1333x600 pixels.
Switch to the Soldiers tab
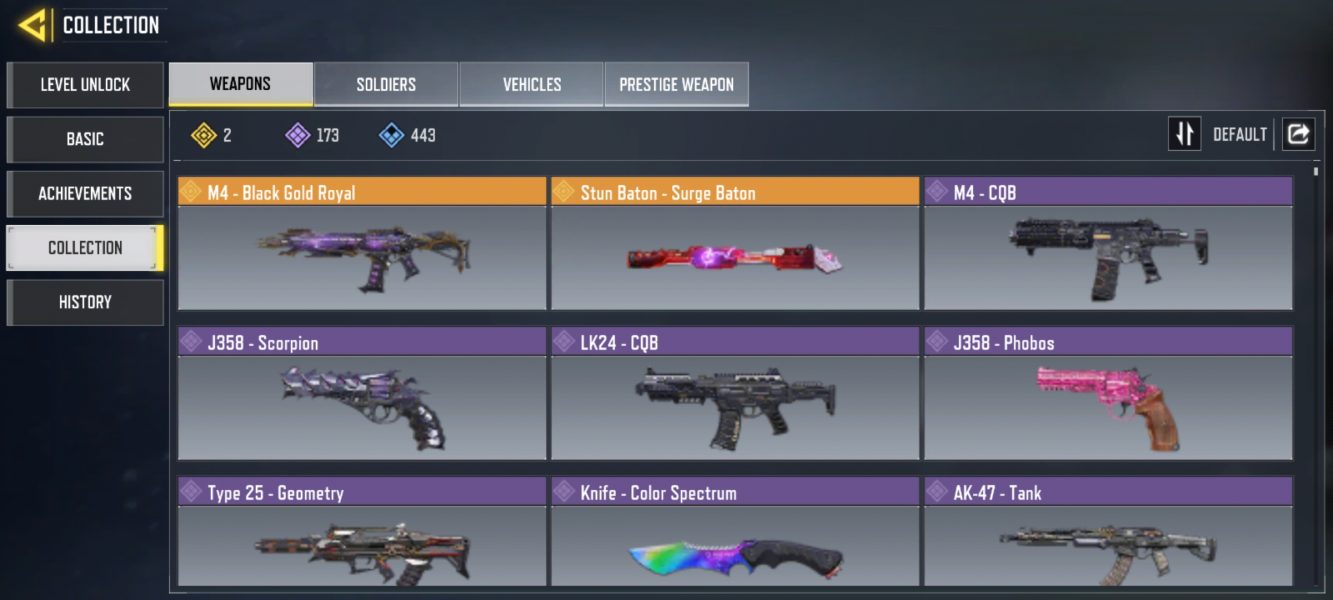pos(386,84)
